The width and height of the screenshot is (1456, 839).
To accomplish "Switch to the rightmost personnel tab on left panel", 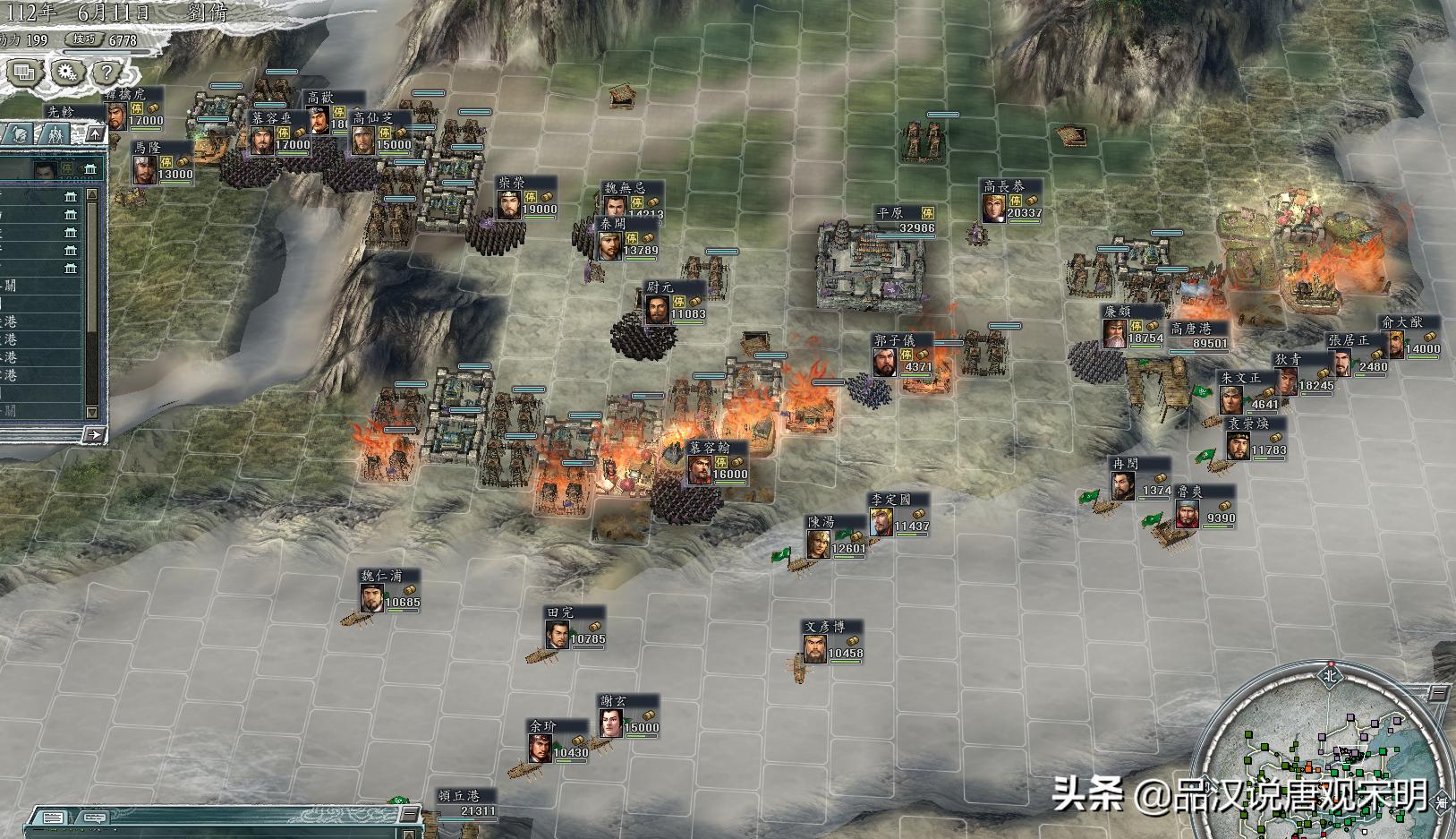I will click(55, 133).
